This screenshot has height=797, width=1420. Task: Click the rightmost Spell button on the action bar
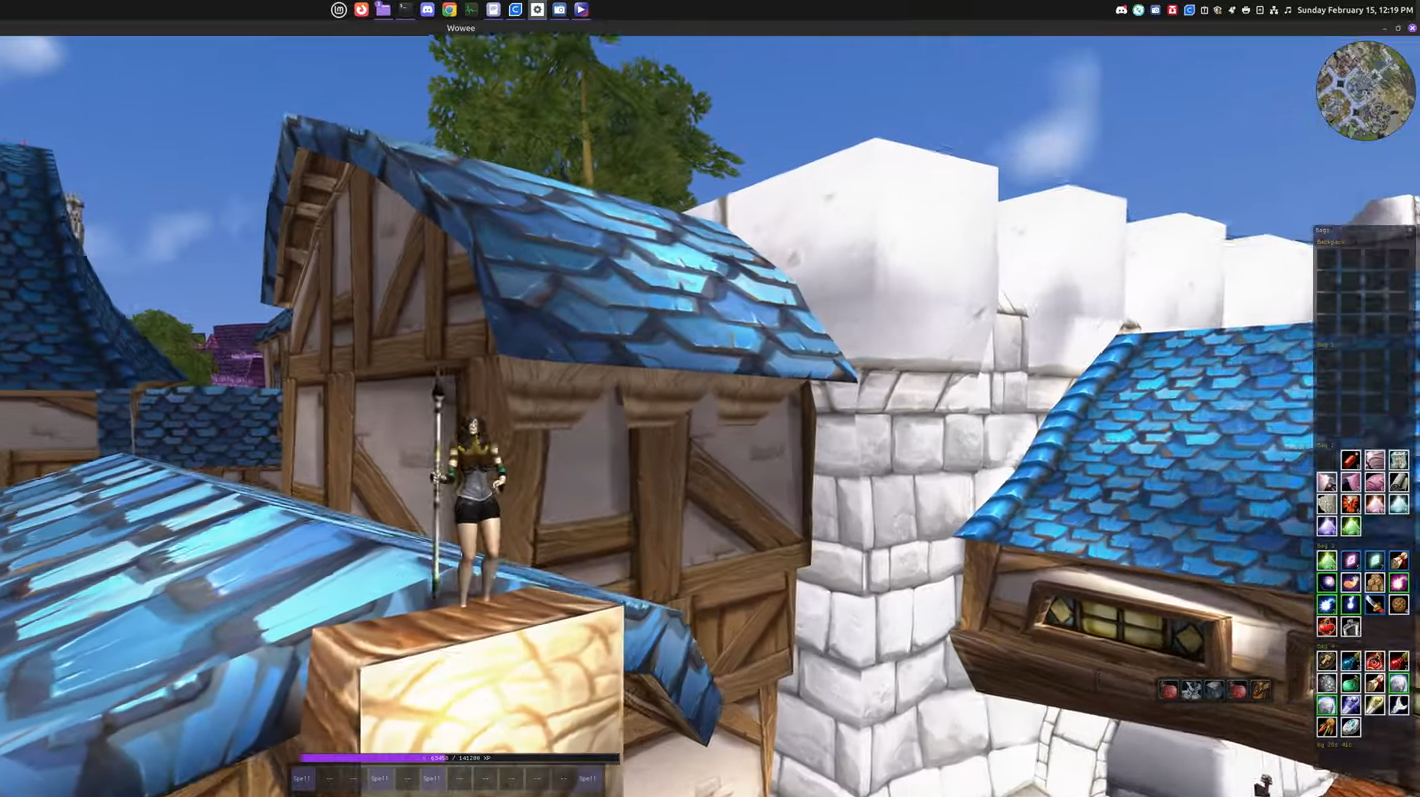click(x=587, y=778)
